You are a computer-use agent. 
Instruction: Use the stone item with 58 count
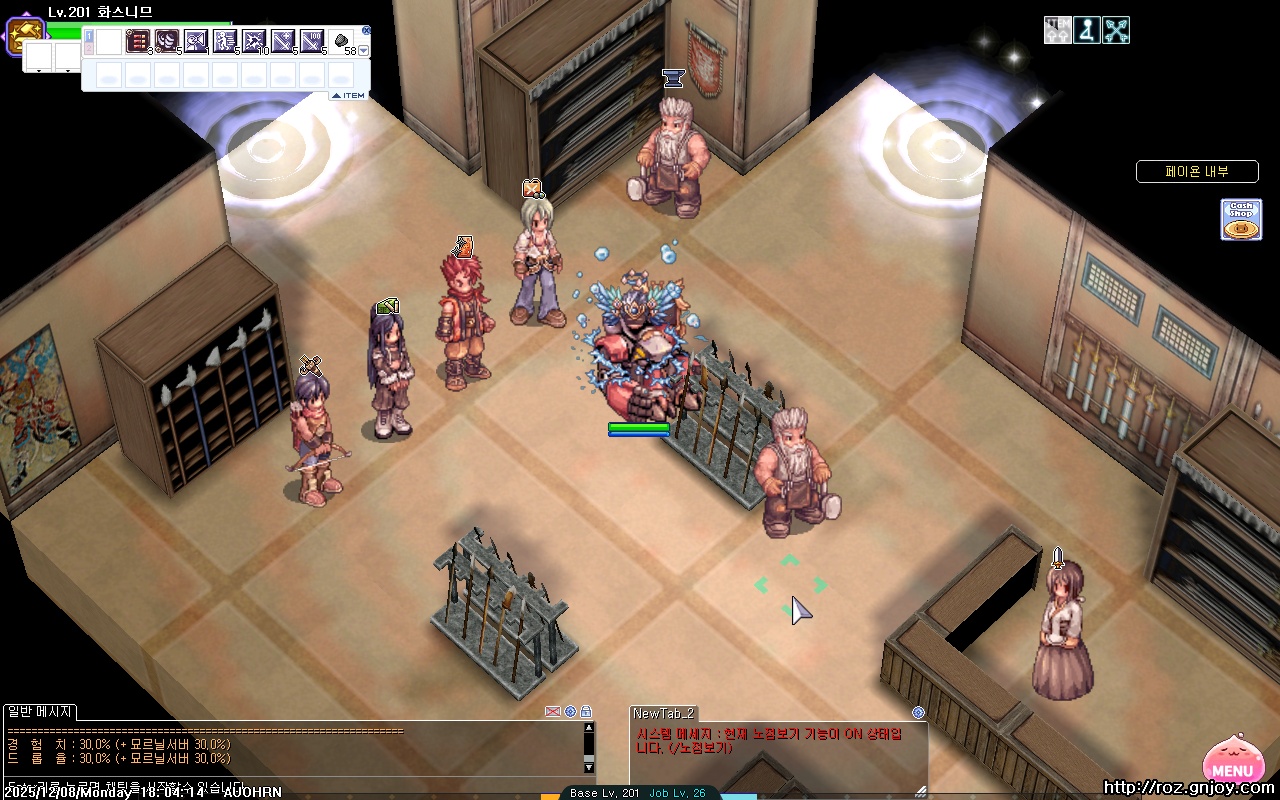[x=342, y=41]
